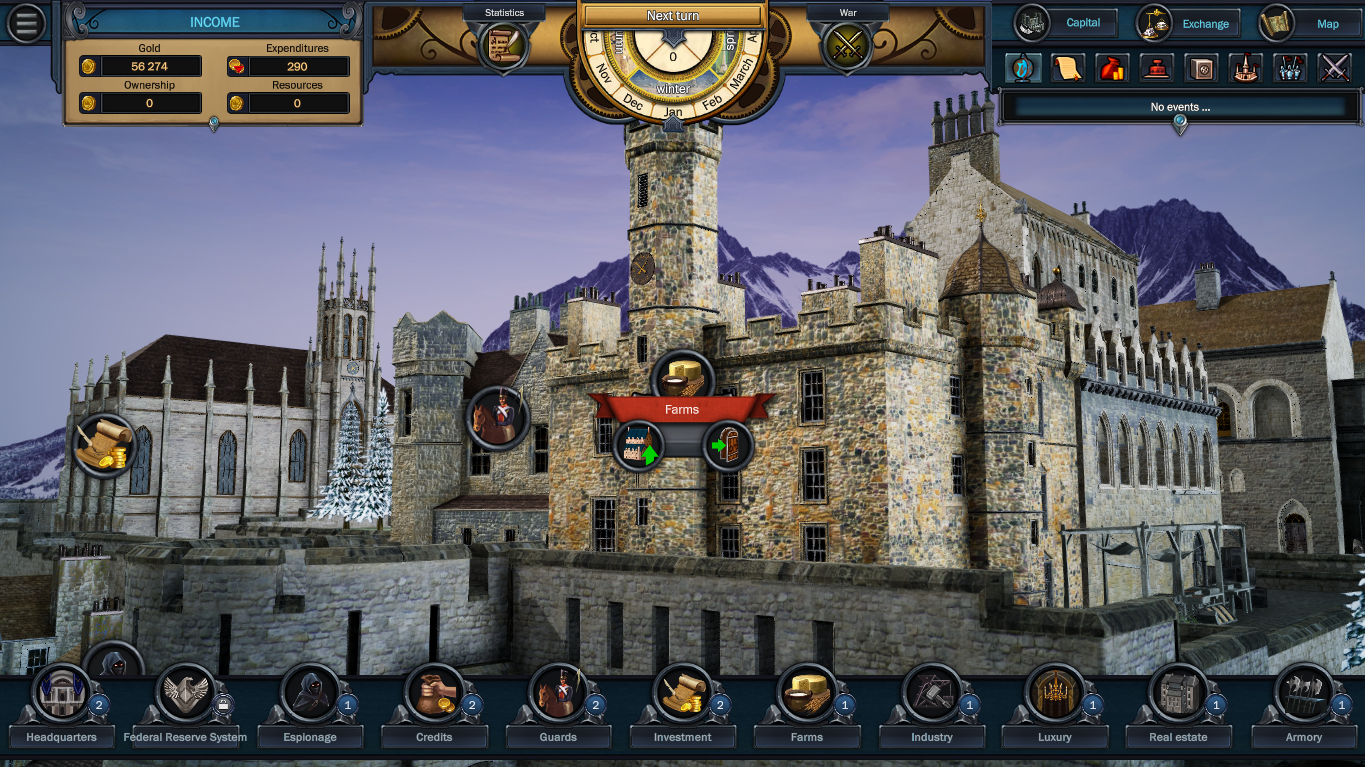
Task: Open the hamburger main menu
Action: point(26,23)
